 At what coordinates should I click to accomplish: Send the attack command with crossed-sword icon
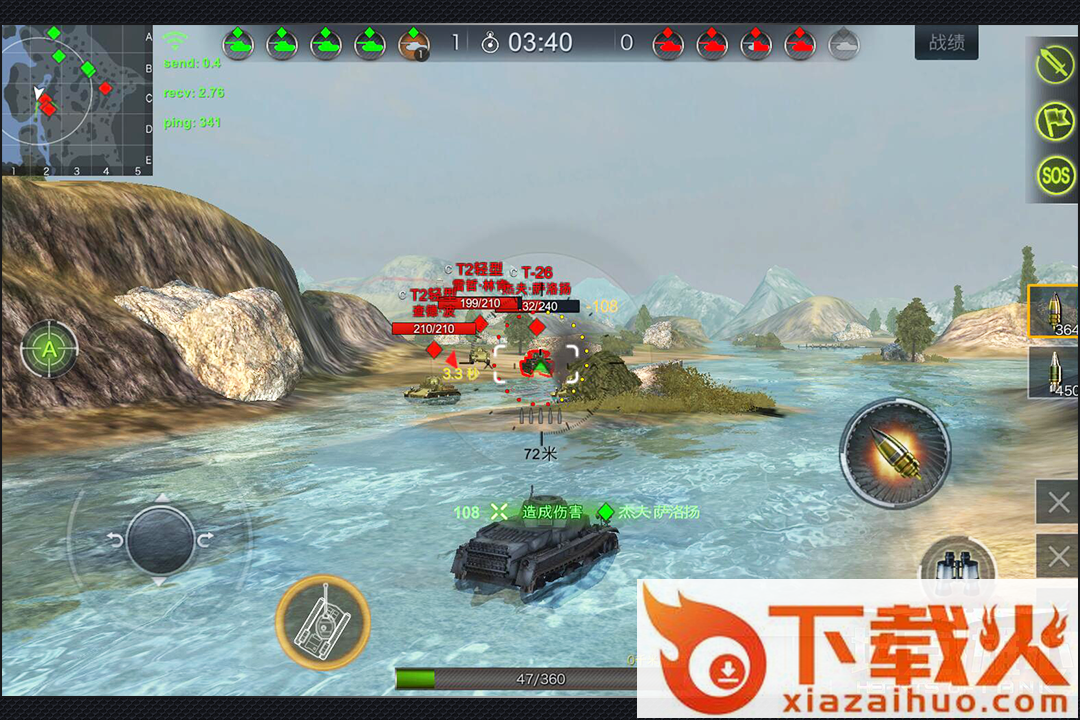tap(1054, 65)
